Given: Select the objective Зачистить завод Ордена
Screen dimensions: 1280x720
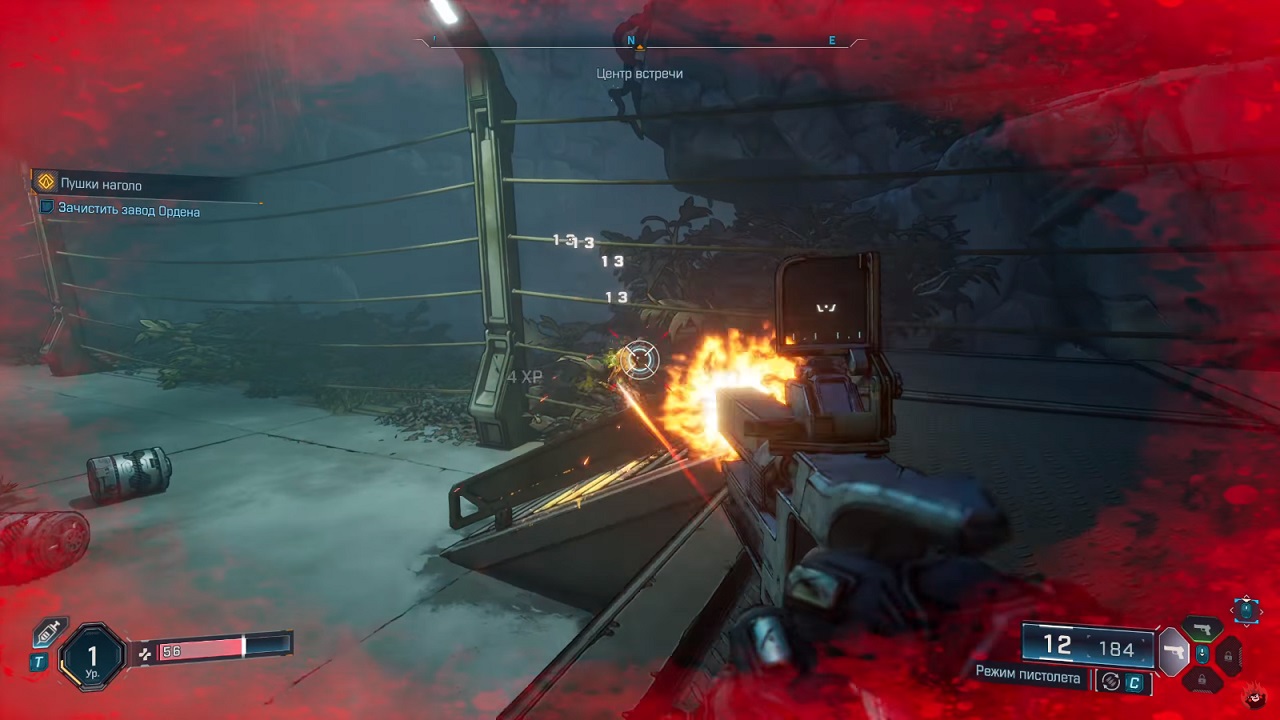Looking at the screenshot, I should pyautogui.click(x=128, y=211).
